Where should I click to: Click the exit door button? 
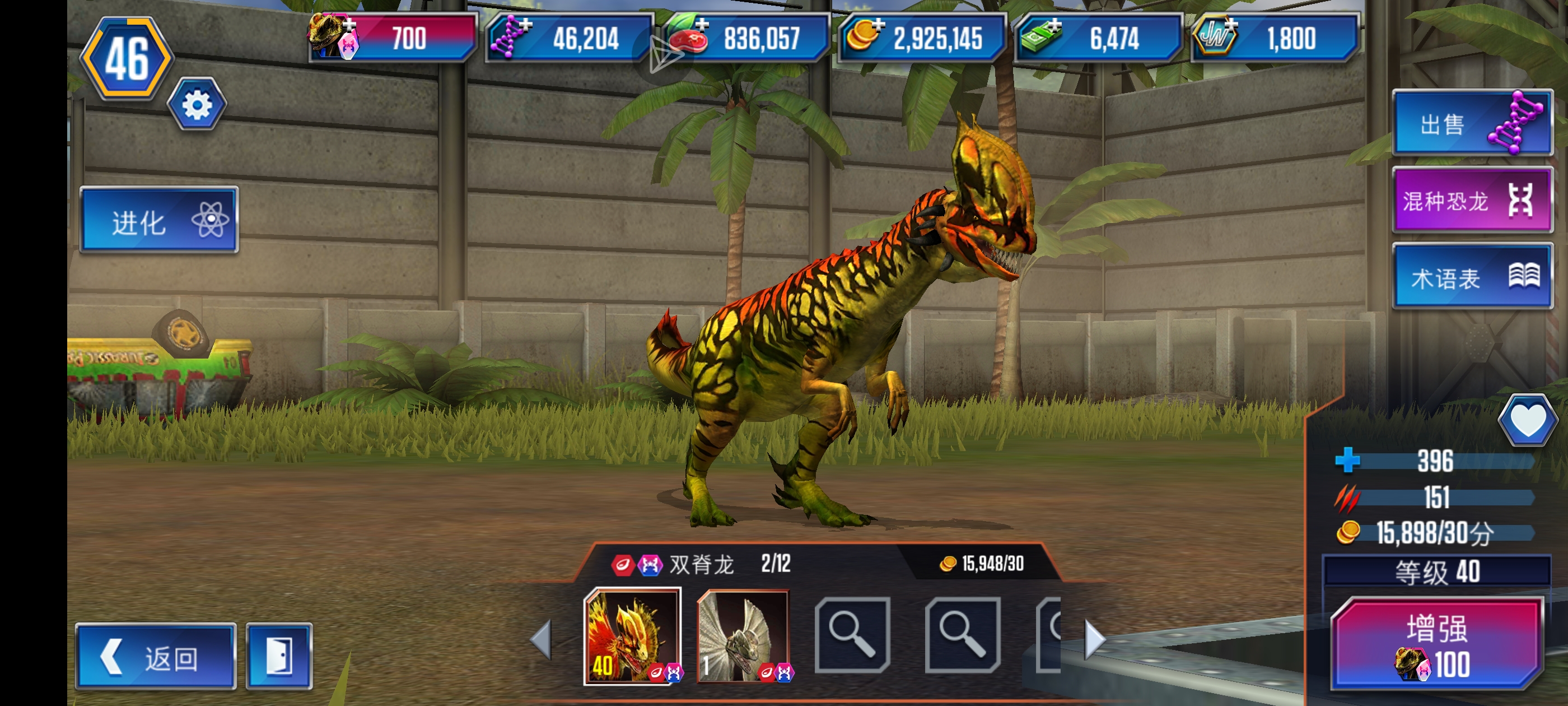279,657
